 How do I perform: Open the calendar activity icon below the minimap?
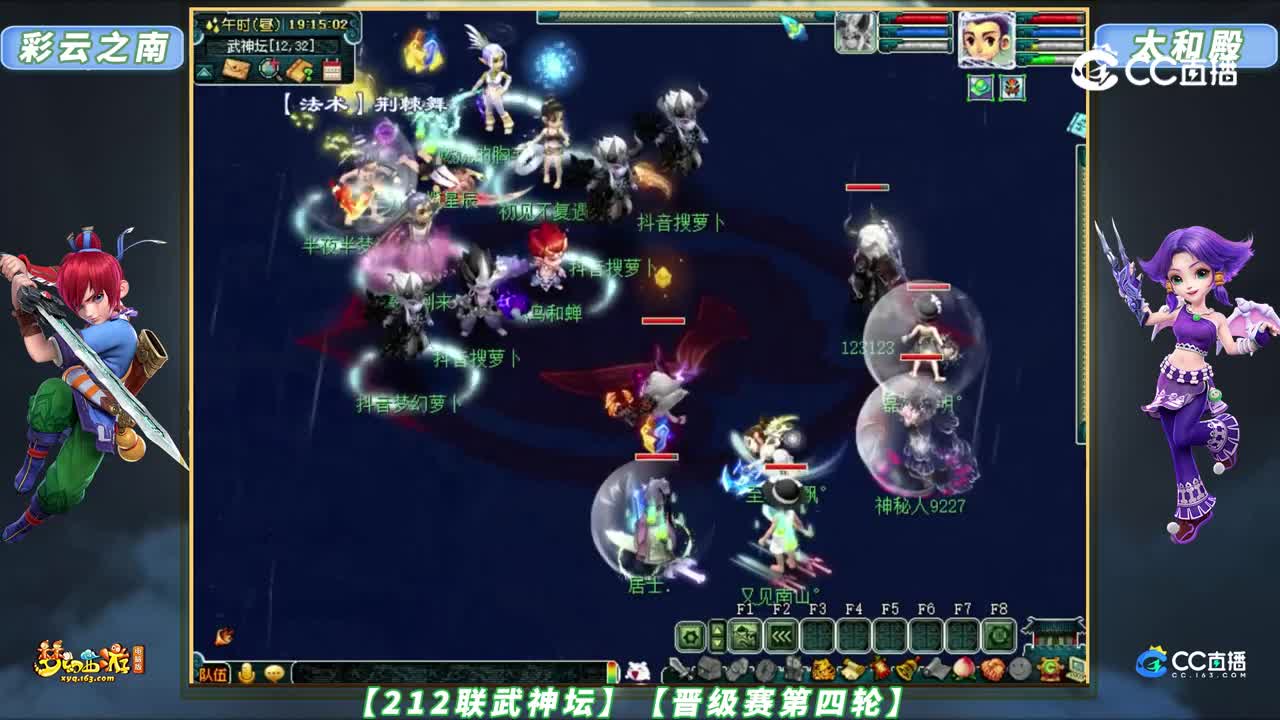click(x=334, y=69)
